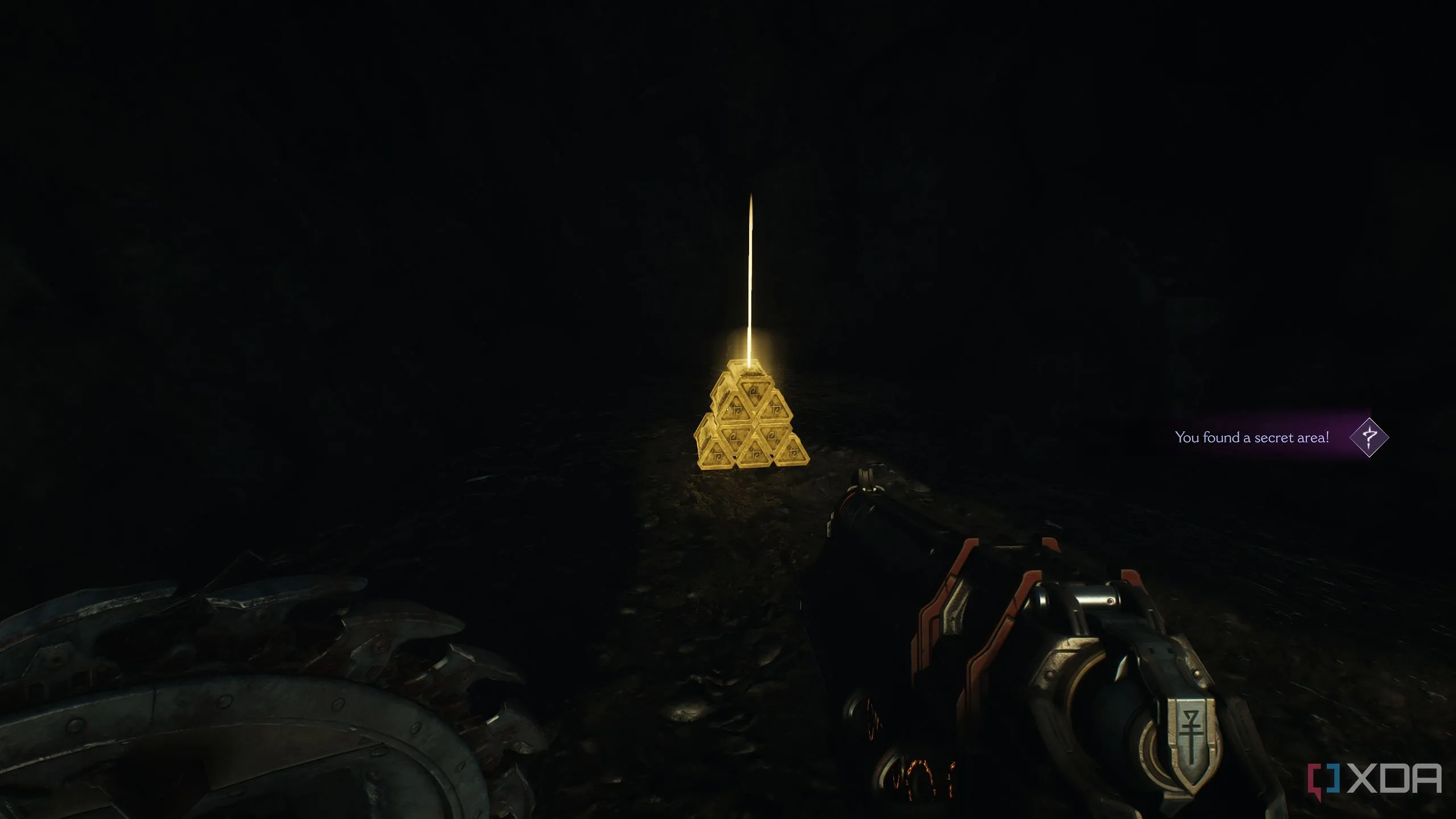Select the diamond question mark secret icon
This screenshot has width=1456, height=819.
[1369, 437]
